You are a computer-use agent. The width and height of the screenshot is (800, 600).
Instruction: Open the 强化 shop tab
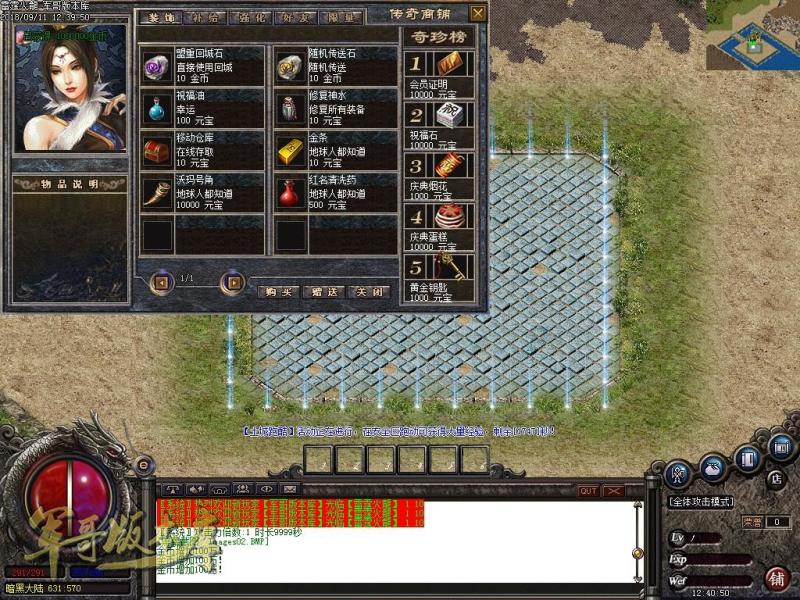[247, 17]
